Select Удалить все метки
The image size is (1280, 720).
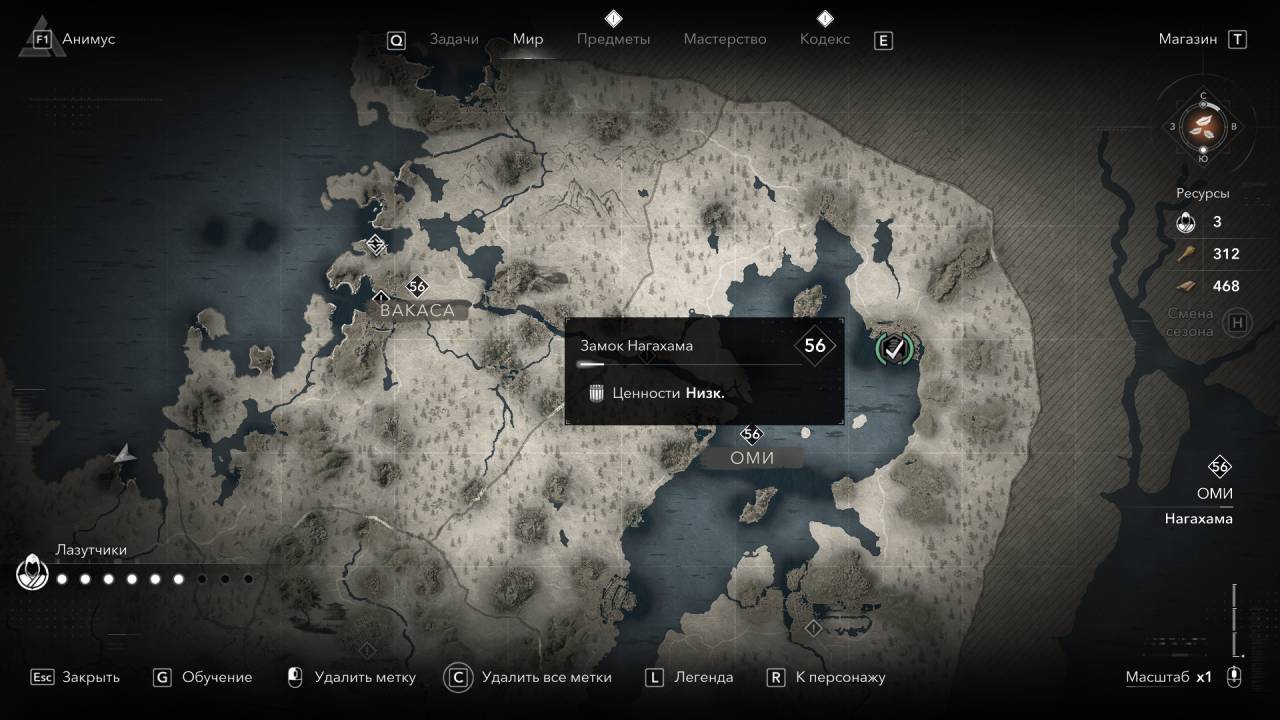[x=546, y=677]
